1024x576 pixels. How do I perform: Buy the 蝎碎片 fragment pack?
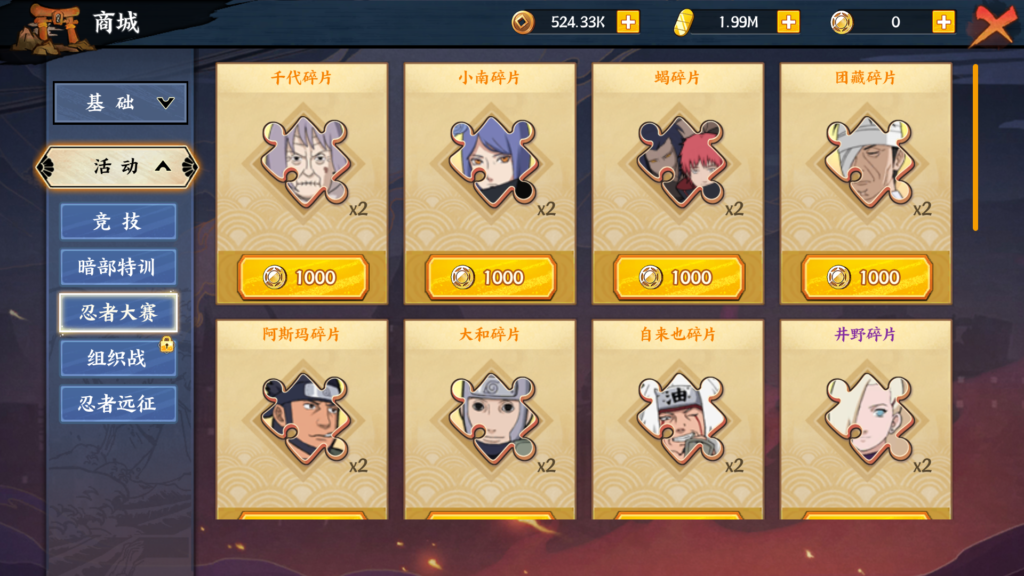coord(679,277)
